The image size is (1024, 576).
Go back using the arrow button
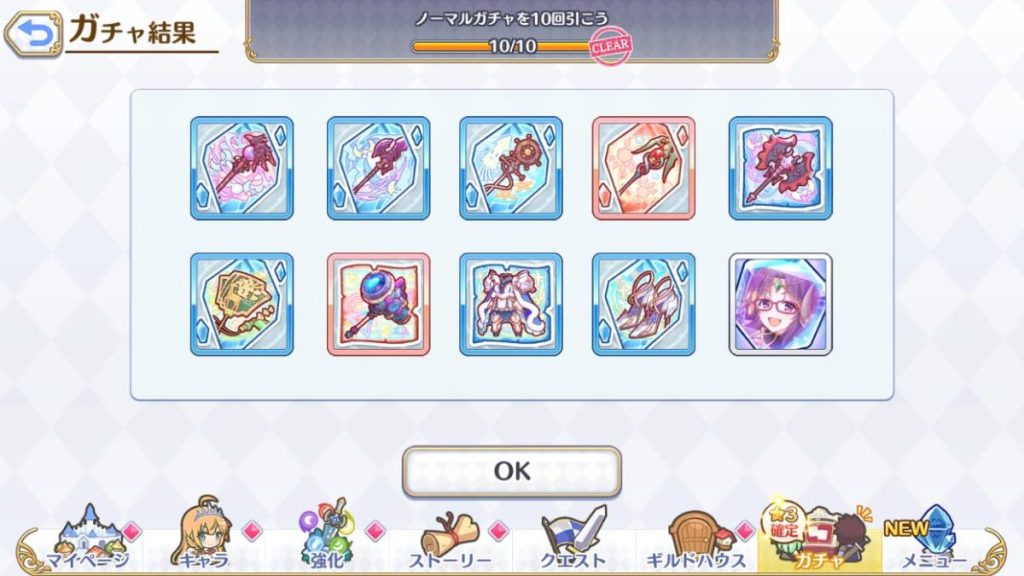(x=33, y=36)
